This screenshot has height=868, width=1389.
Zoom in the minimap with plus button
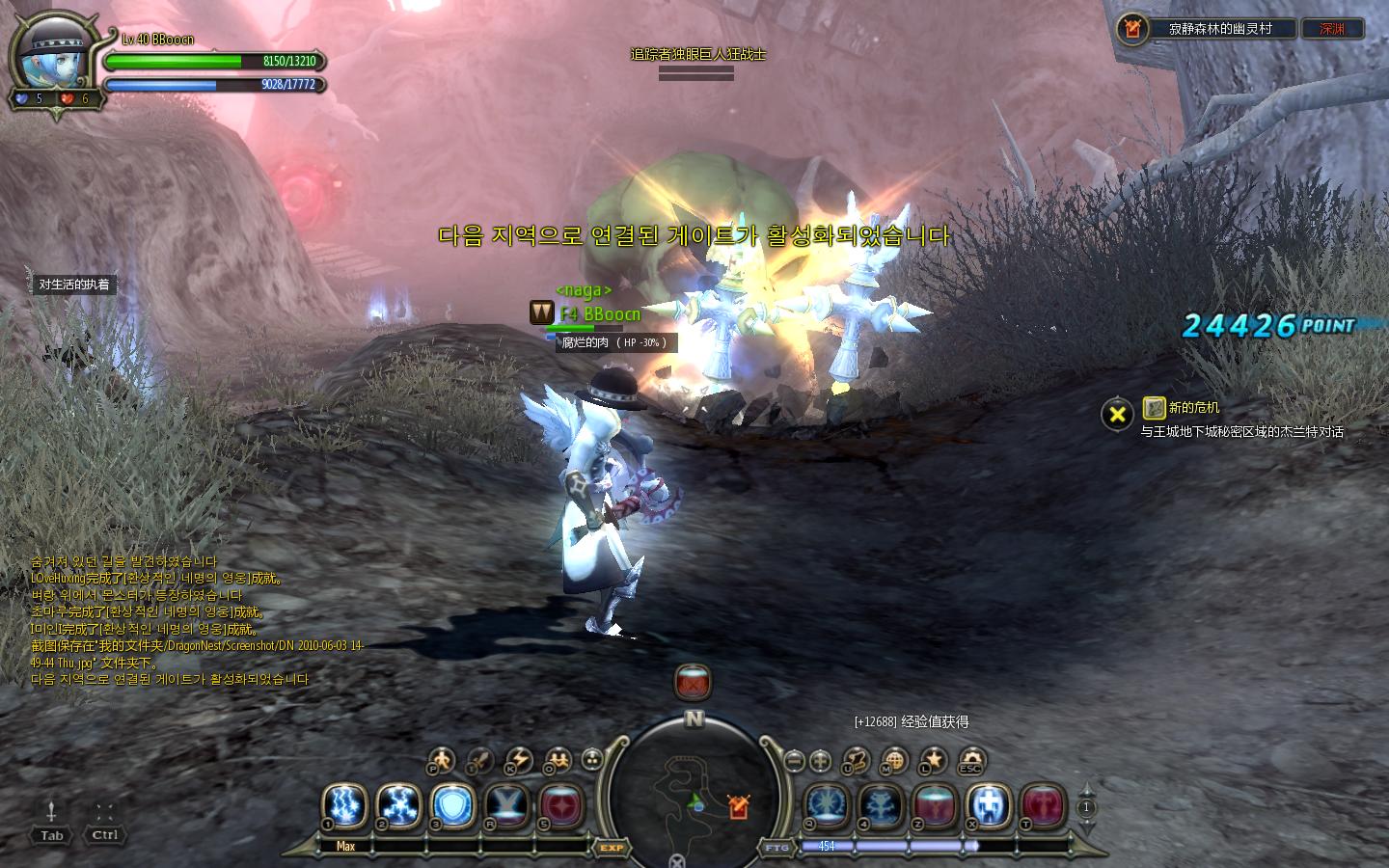pyautogui.click(x=820, y=760)
